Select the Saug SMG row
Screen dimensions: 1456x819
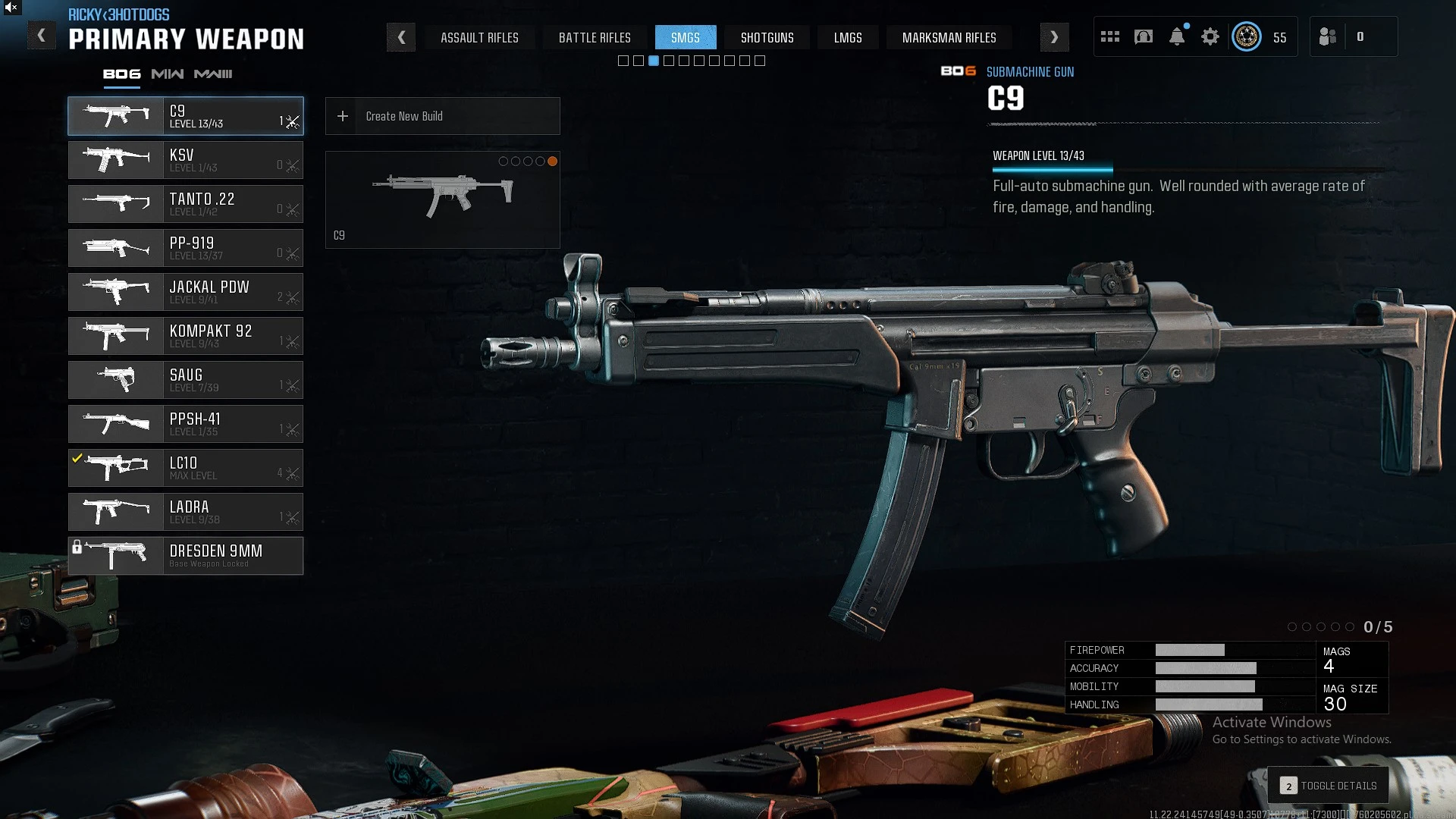[186, 380]
